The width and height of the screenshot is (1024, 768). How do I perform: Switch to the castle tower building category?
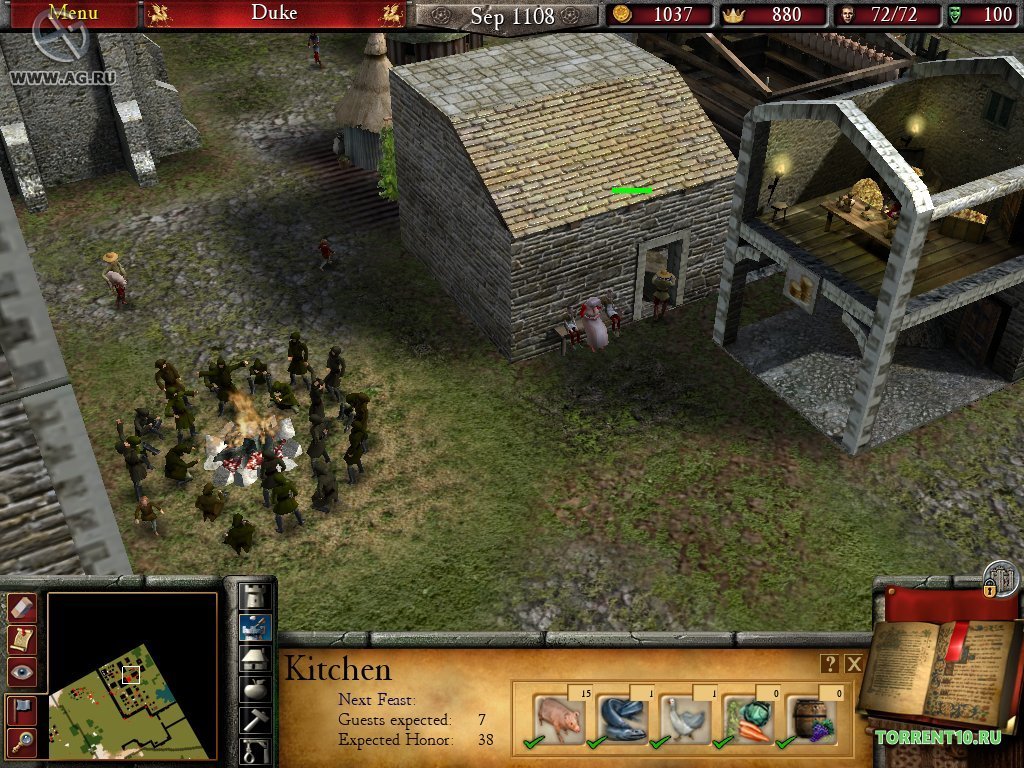tap(256, 596)
